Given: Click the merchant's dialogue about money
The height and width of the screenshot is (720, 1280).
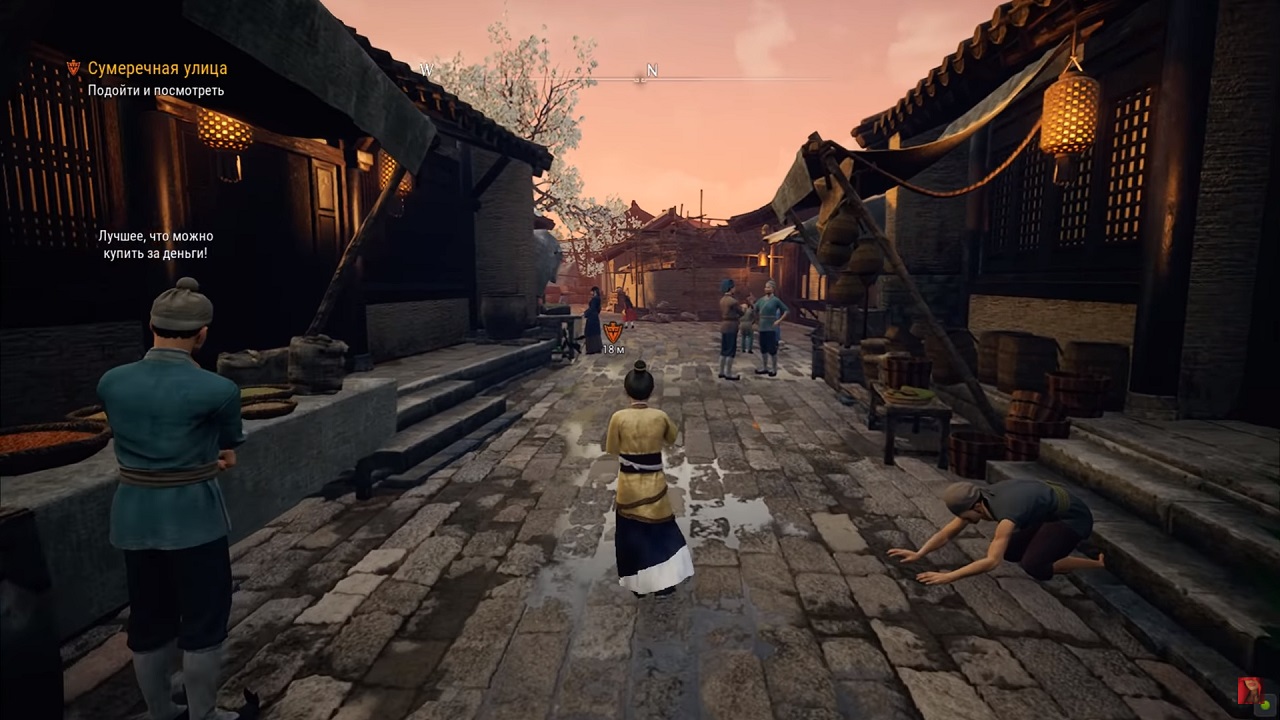Looking at the screenshot, I should [156, 245].
